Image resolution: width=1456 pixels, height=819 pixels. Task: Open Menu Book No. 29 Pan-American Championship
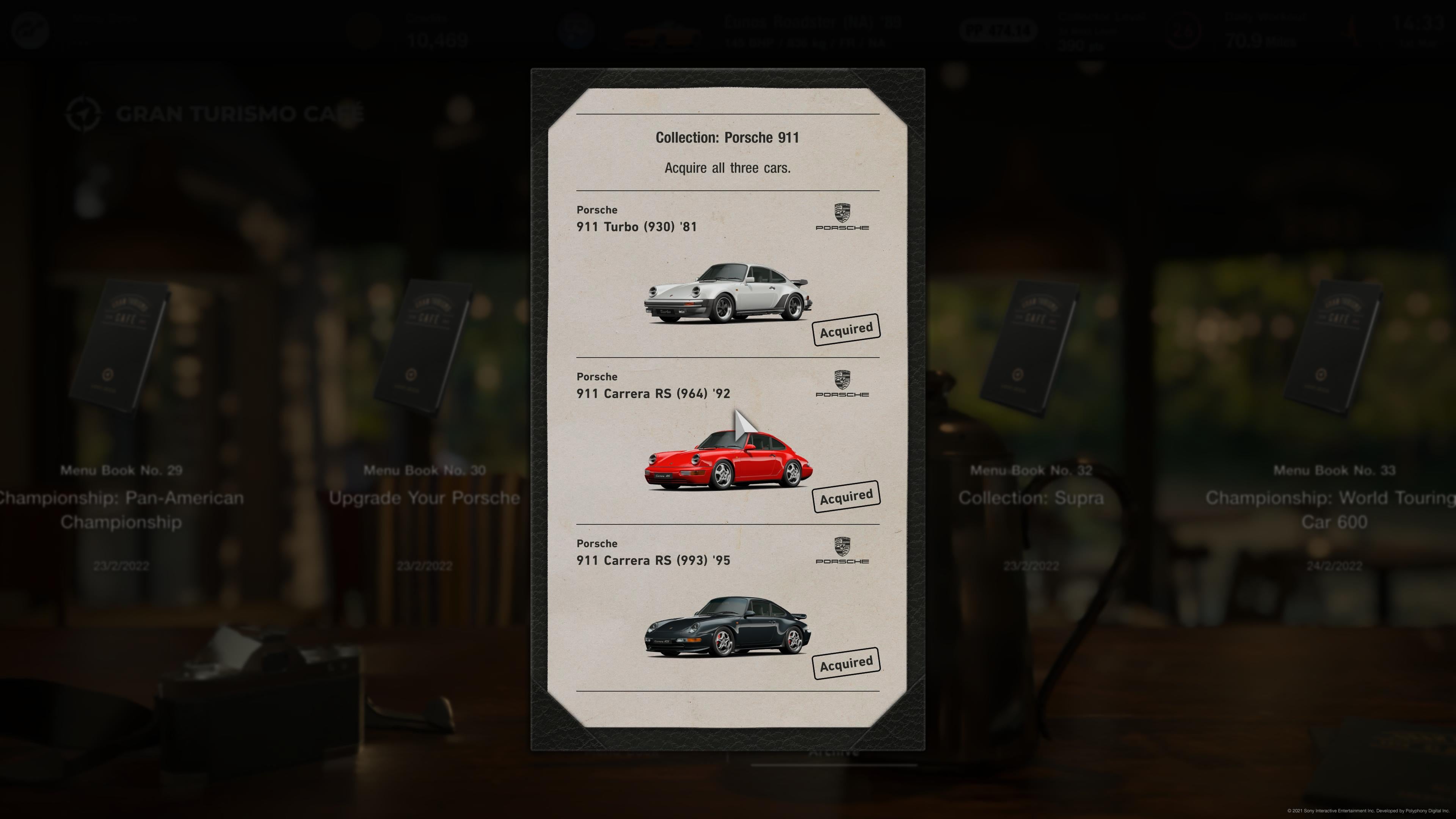(121, 348)
